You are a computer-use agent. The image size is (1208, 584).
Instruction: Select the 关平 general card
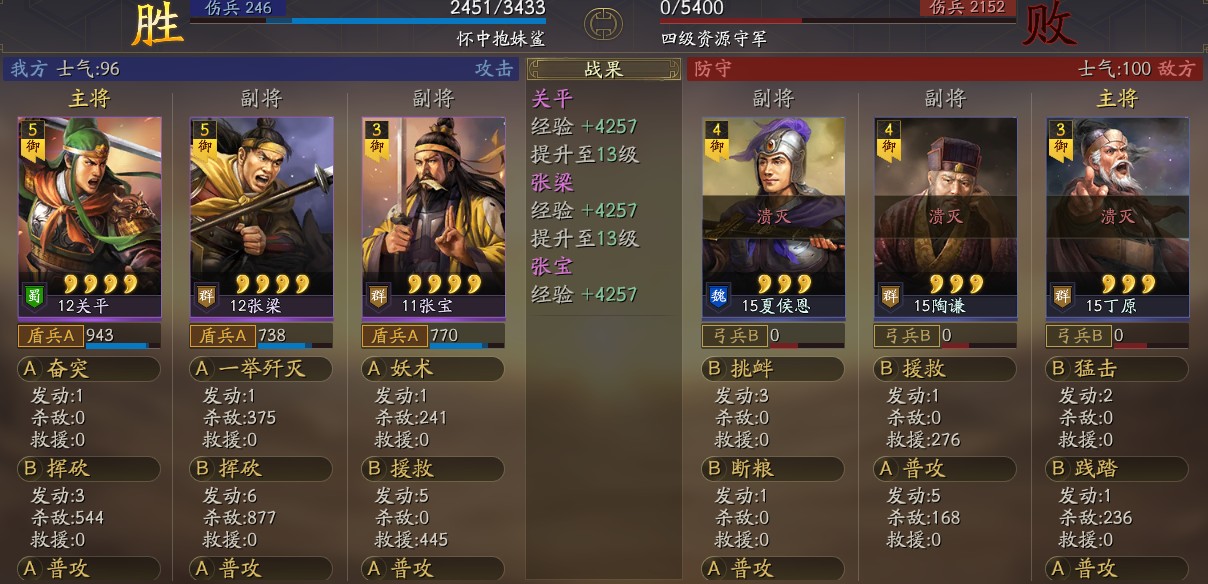tap(90, 218)
